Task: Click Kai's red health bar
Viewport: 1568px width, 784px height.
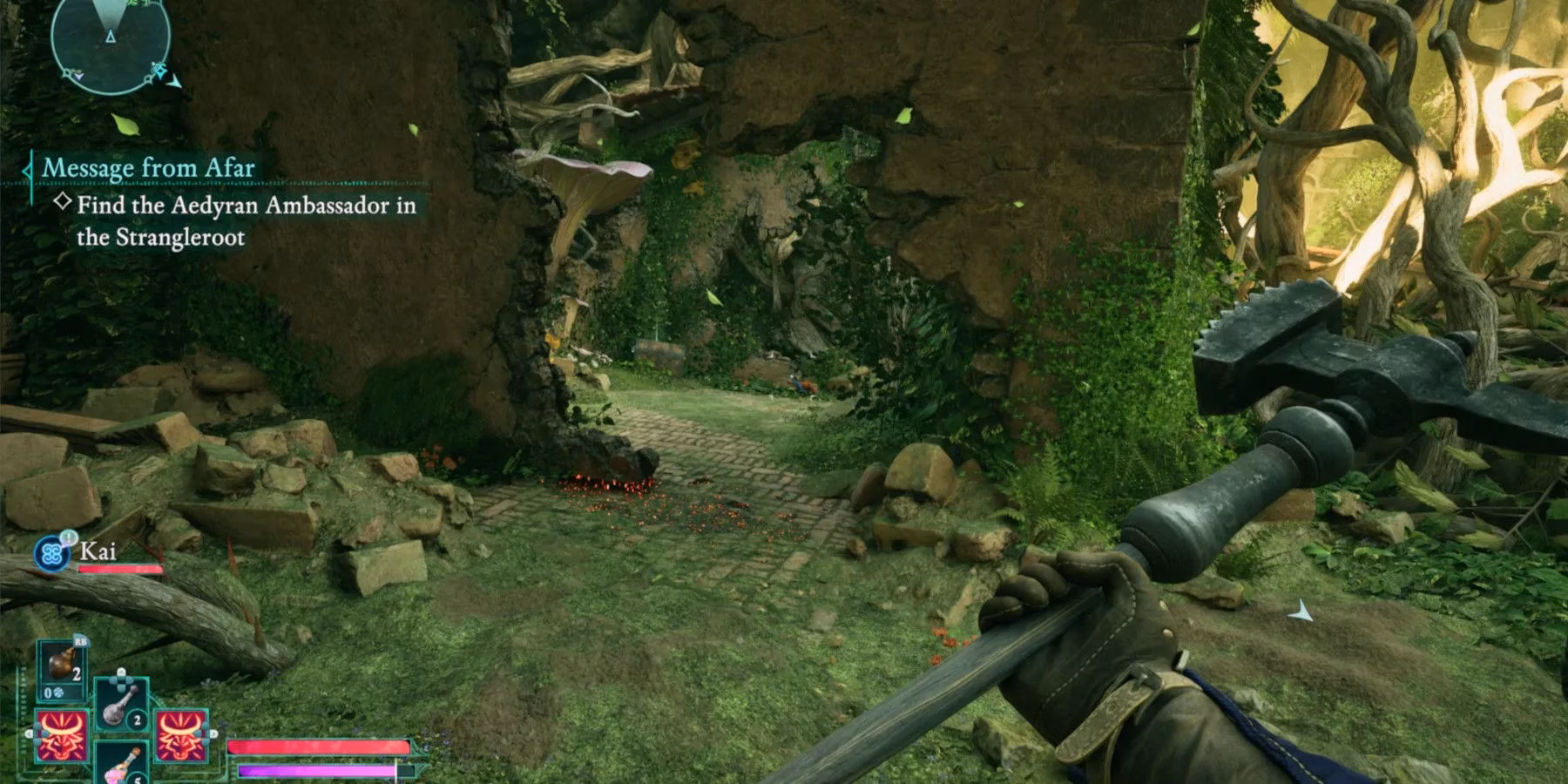Action: pyautogui.click(x=121, y=569)
